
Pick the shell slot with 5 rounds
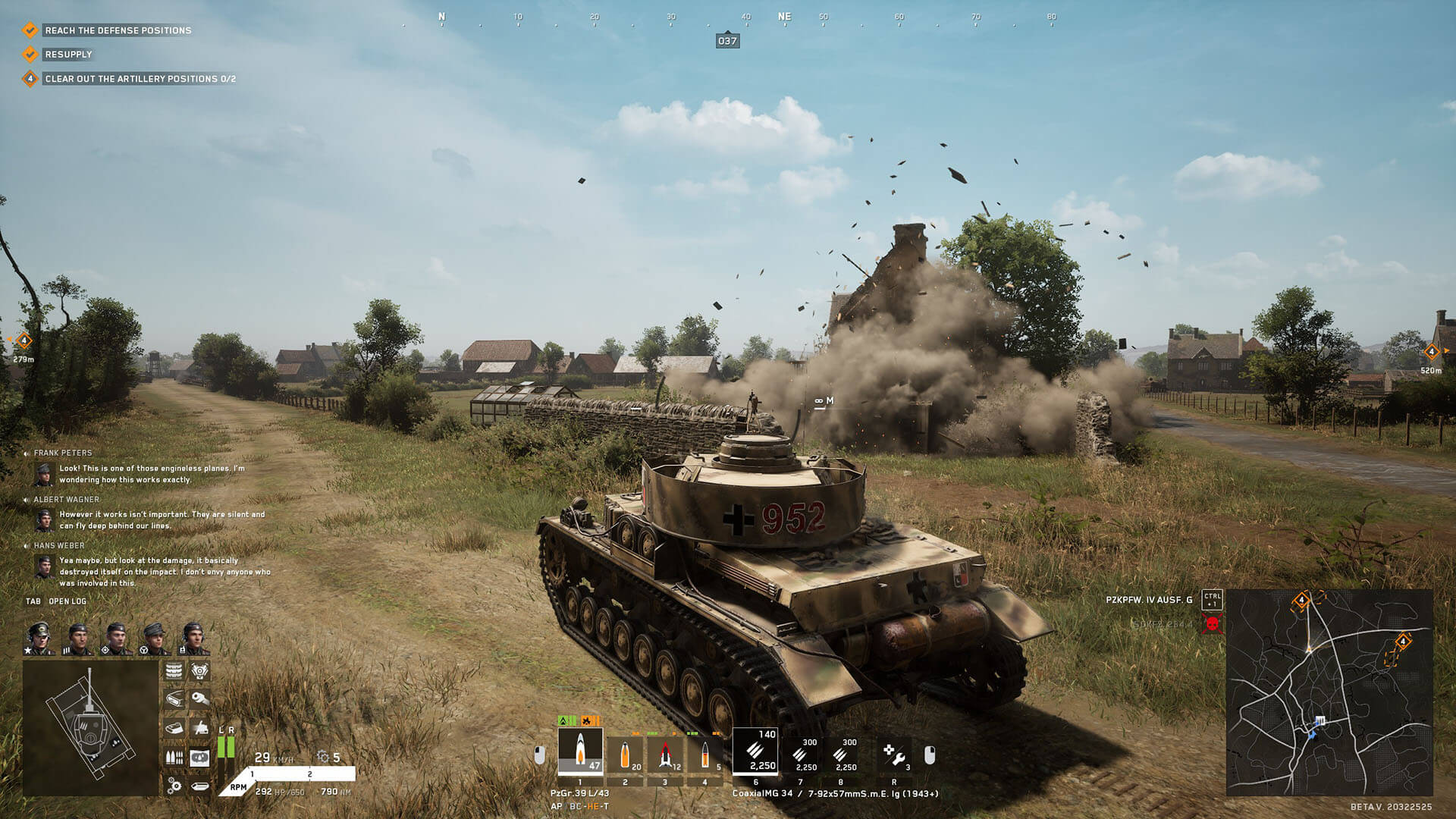tap(705, 755)
